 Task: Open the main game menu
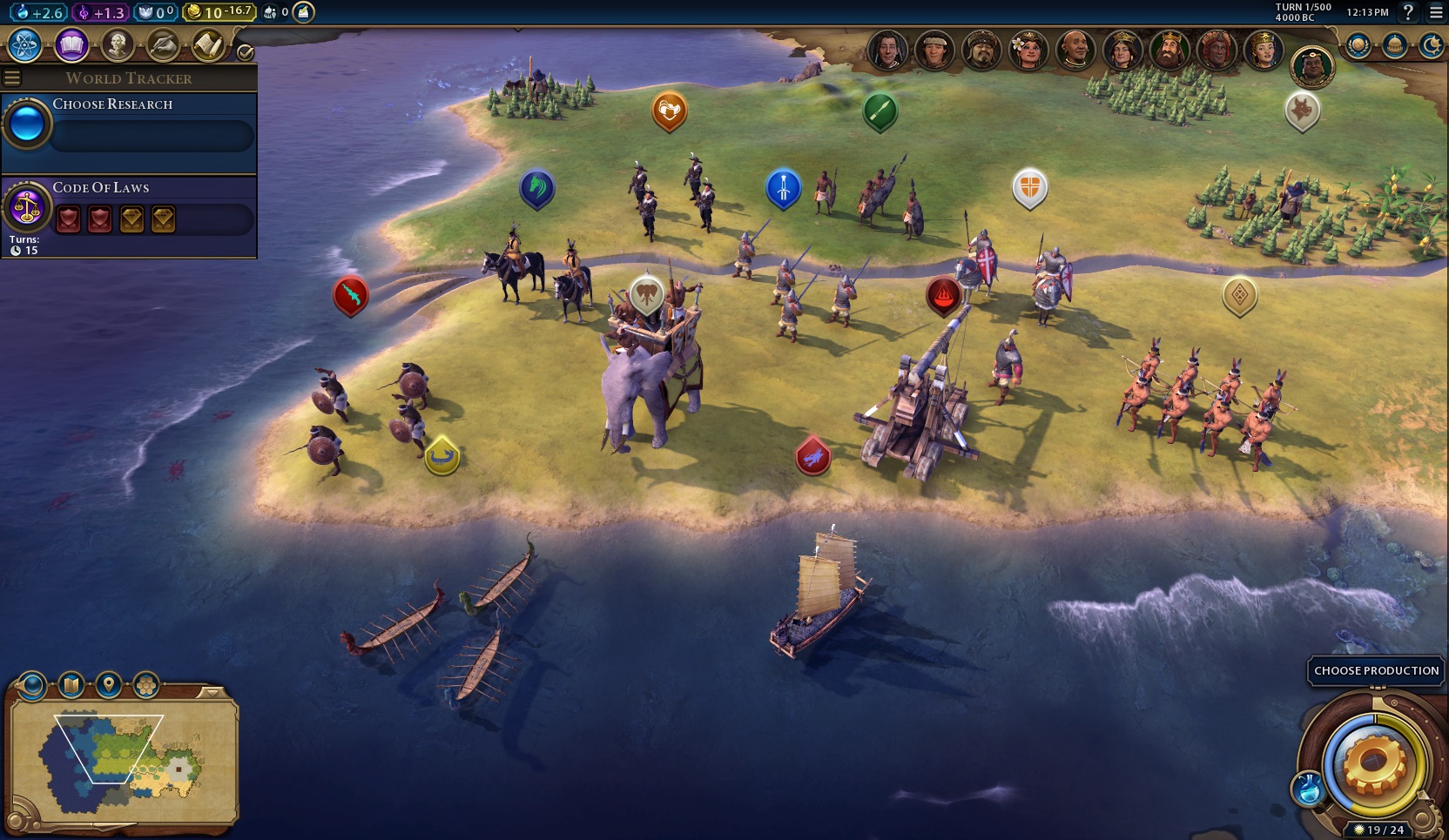pyautogui.click(x=1436, y=12)
